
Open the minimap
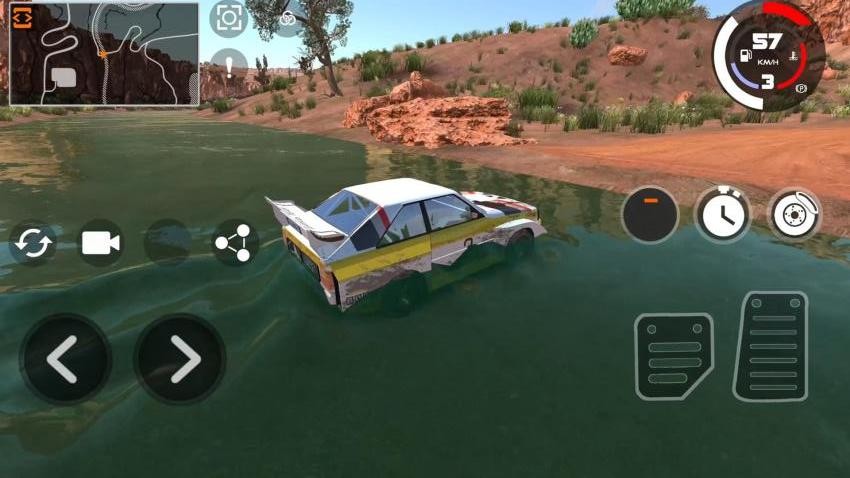click(x=104, y=54)
